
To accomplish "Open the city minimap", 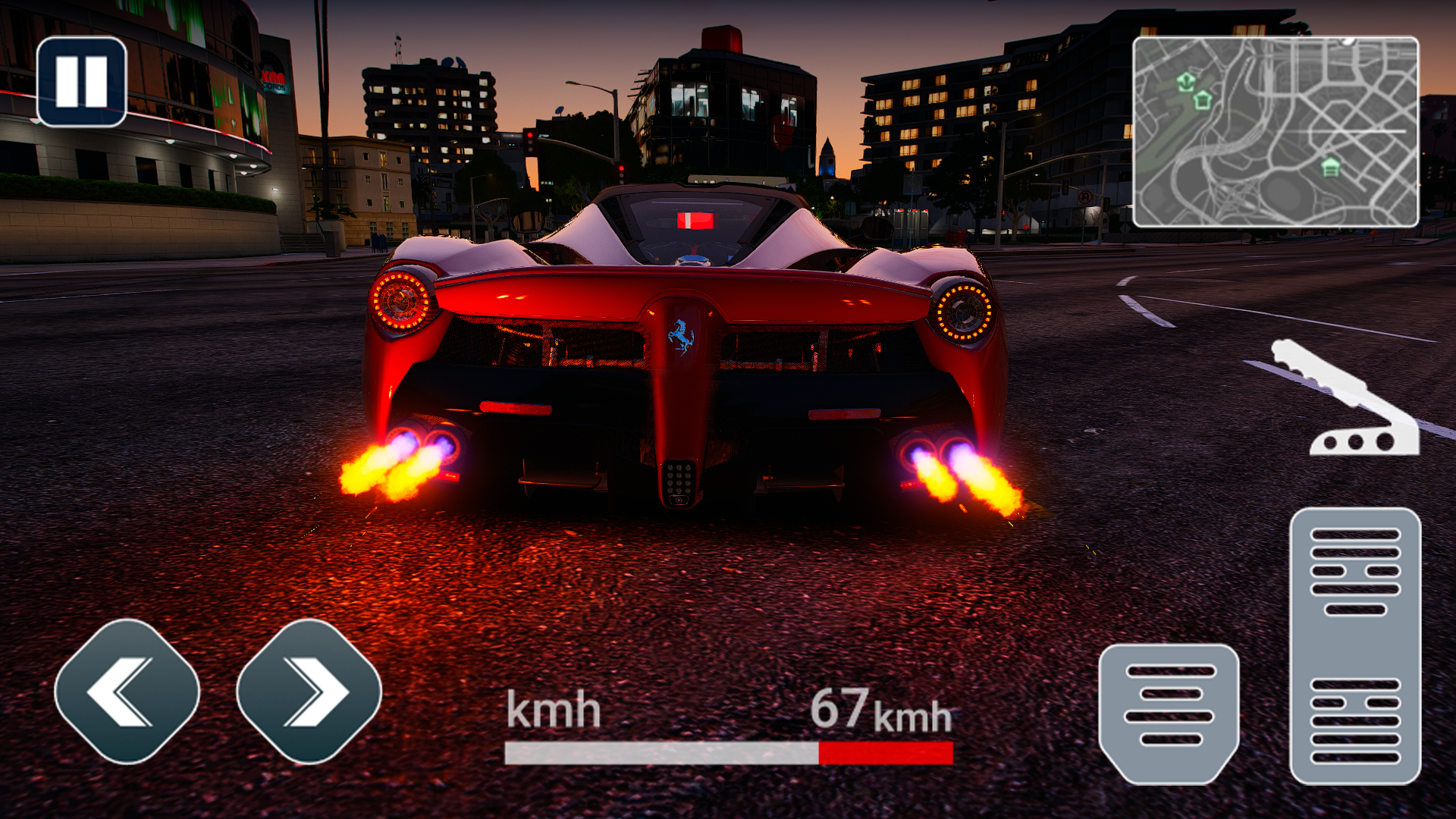I will [1275, 132].
